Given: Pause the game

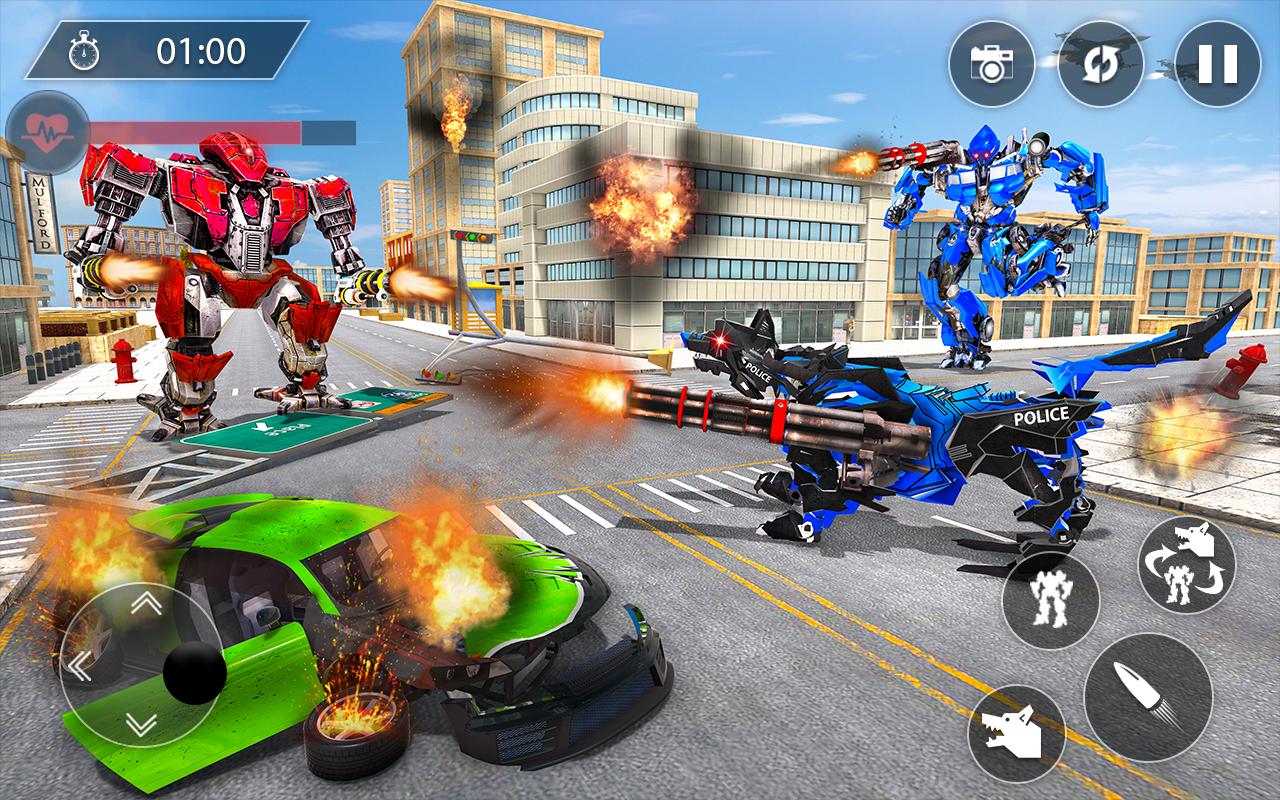Looking at the screenshot, I should point(1218,63).
